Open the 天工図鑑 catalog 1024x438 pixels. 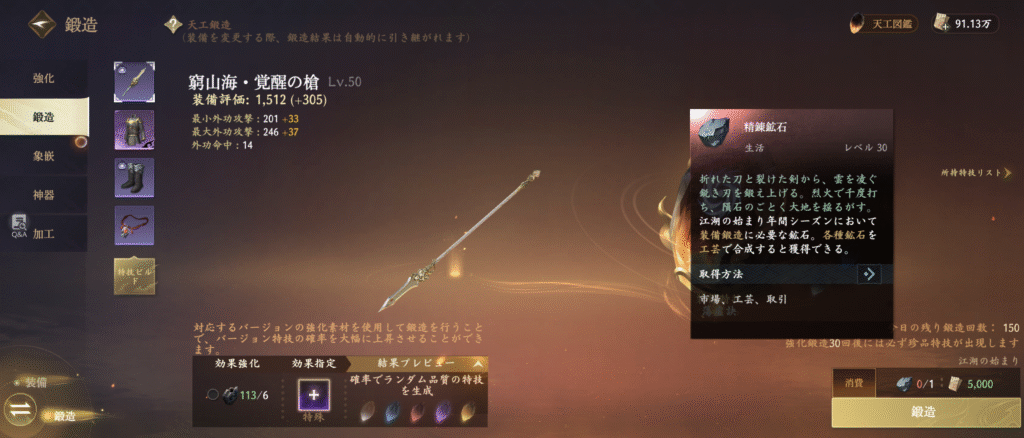(x=884, y=22)
